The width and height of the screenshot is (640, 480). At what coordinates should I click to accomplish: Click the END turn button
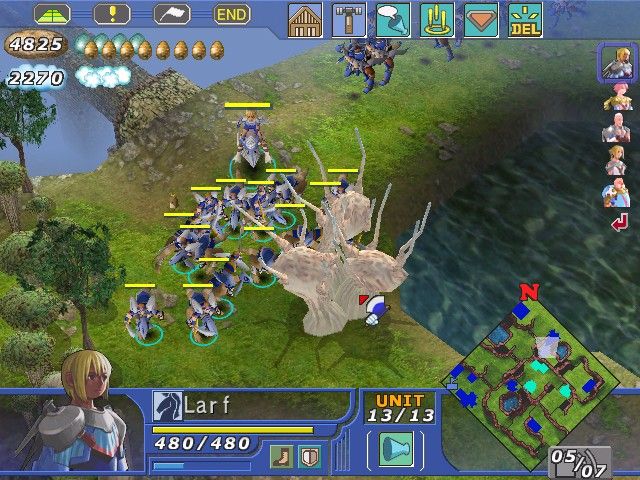(233, 15)
